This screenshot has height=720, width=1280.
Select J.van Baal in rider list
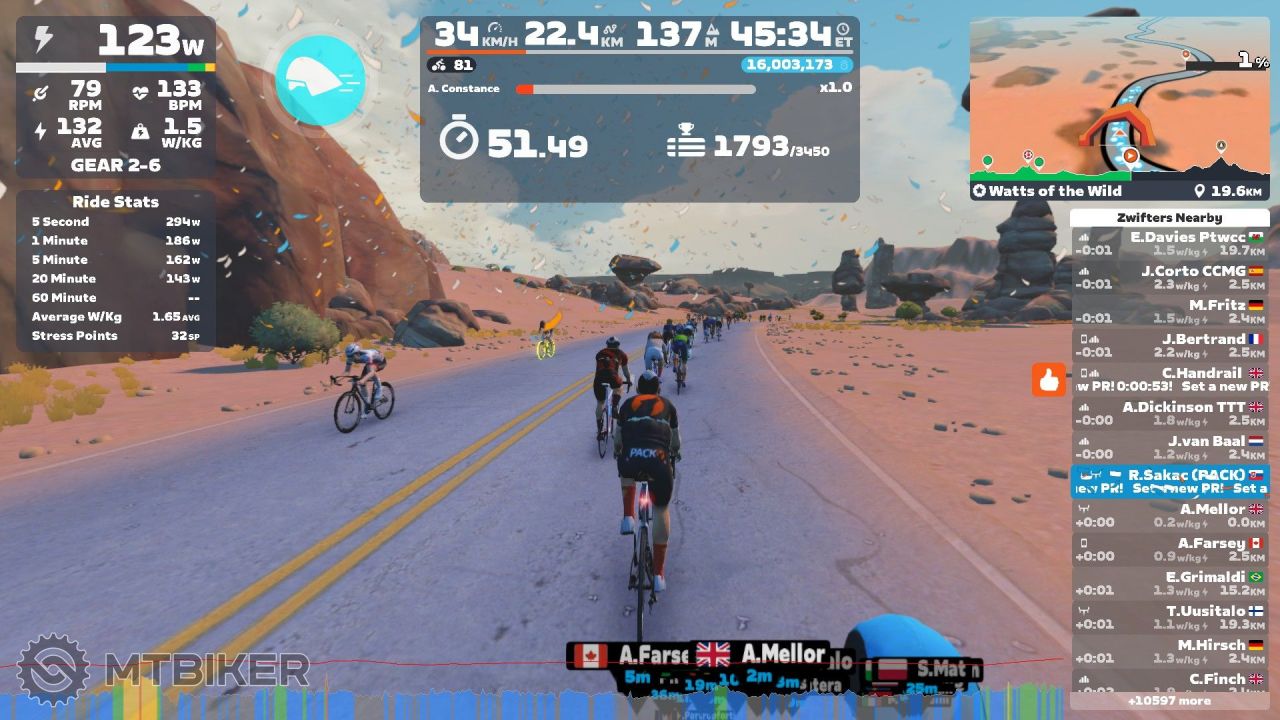click(1169, 448)
